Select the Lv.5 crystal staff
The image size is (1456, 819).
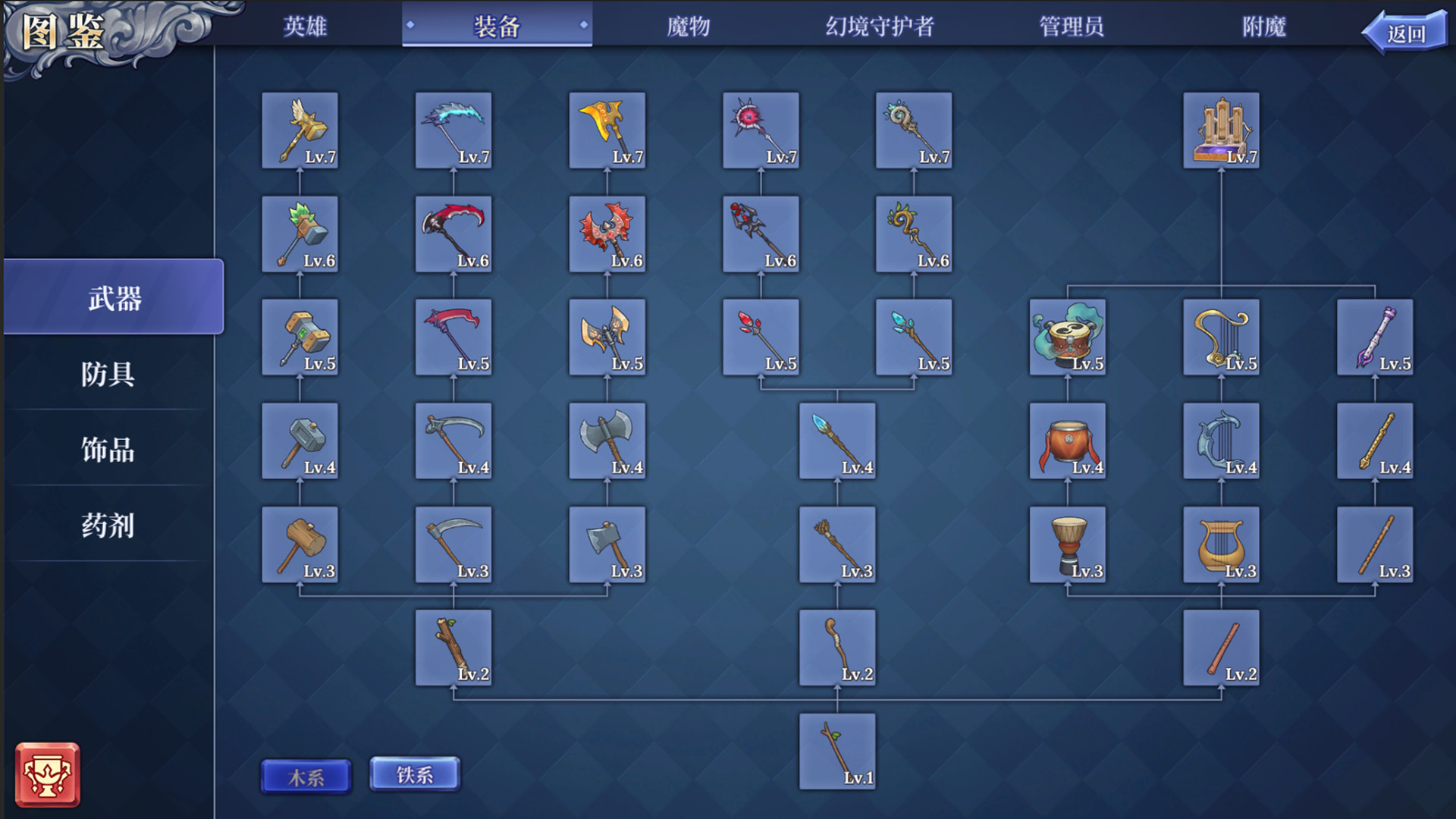click(x=914, y=337)
